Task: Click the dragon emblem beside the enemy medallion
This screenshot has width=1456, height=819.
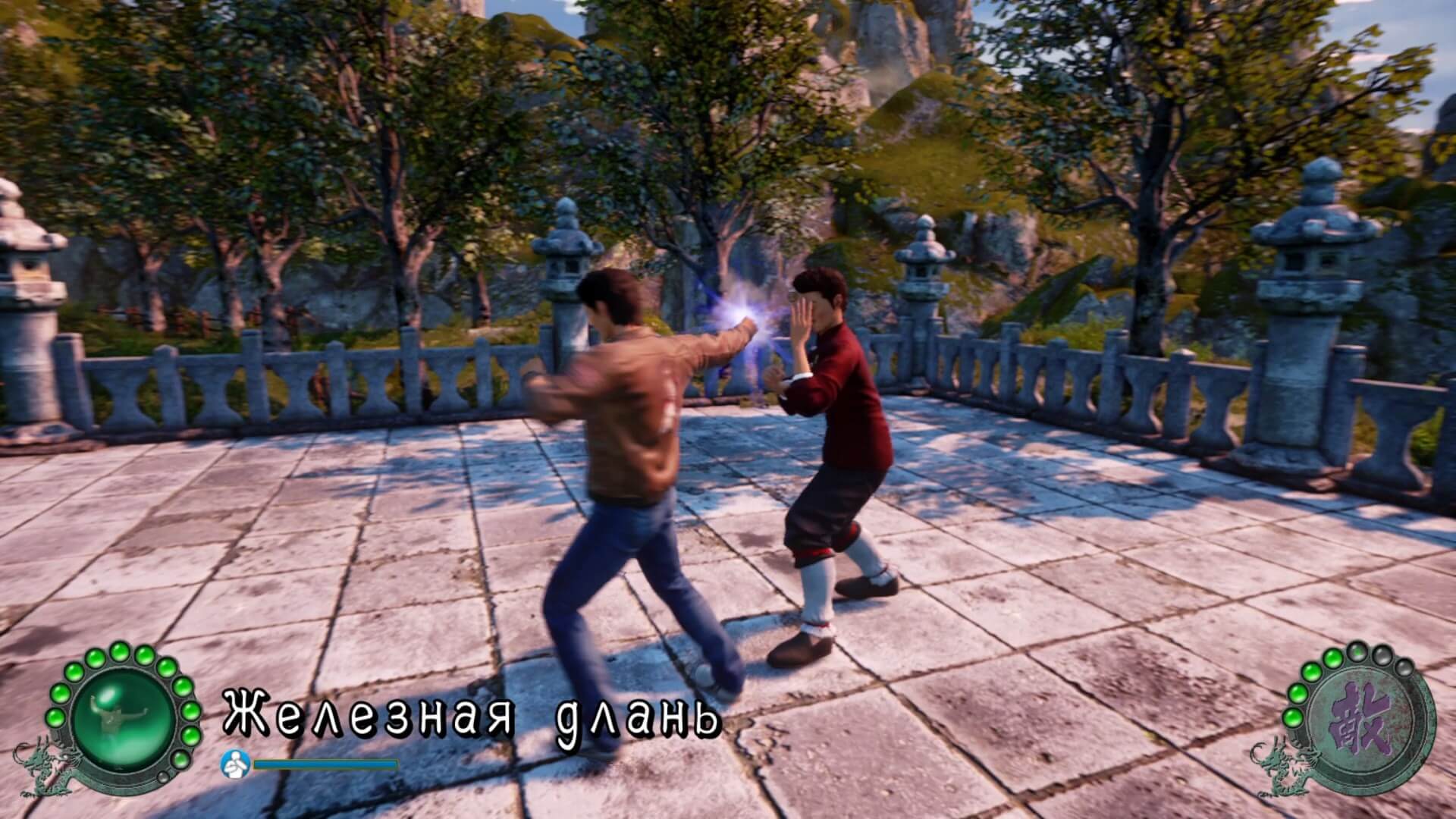Action: pyautogui.click(x=1281, y=767)
